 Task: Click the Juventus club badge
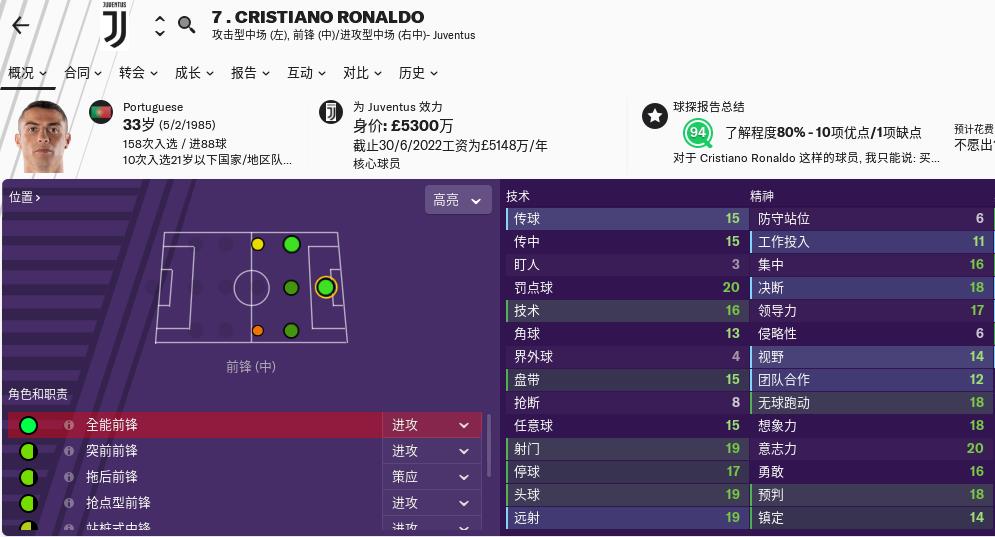[116, 26]
